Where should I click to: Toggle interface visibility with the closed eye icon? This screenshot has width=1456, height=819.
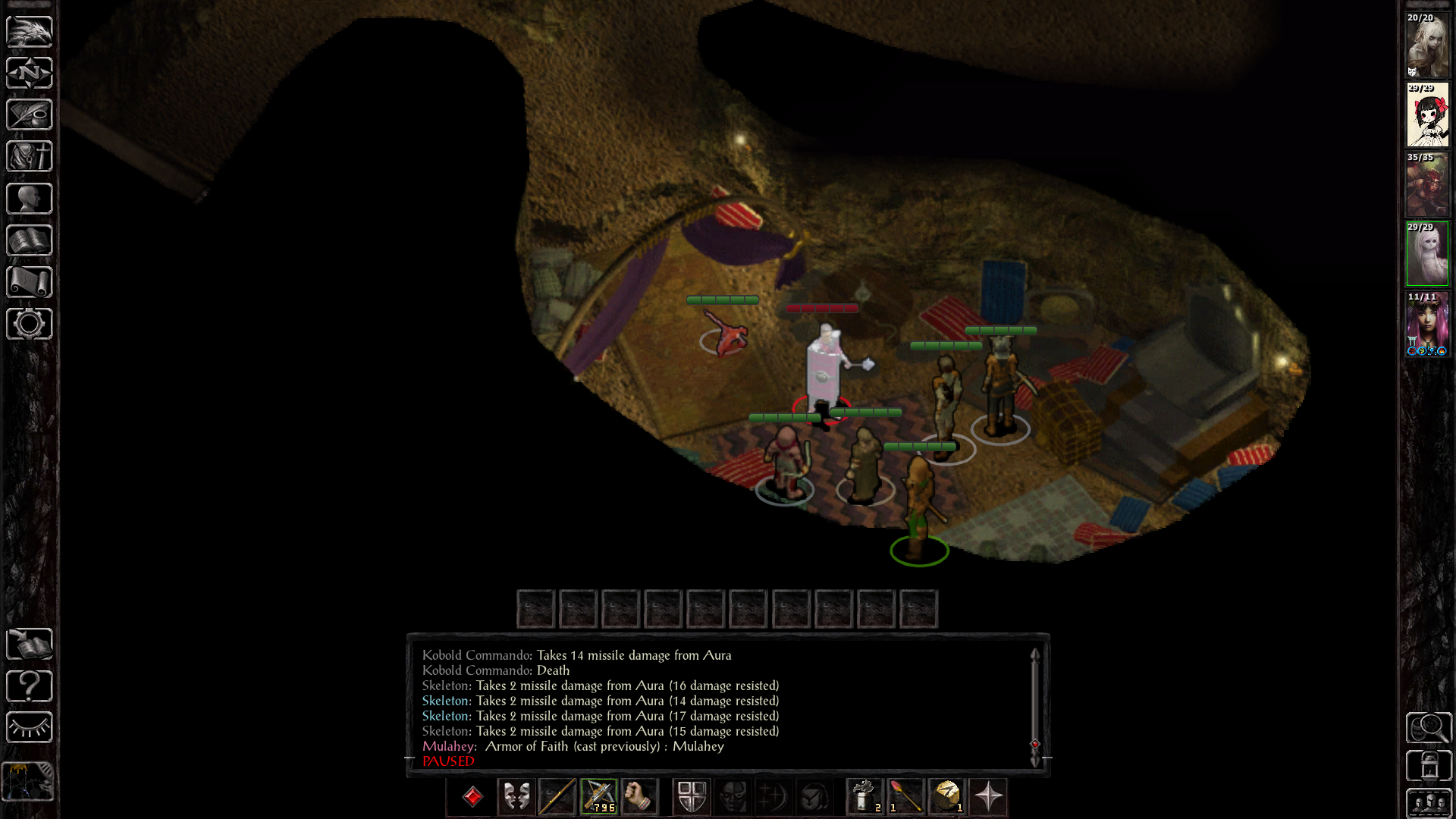[x=30, y=727]
